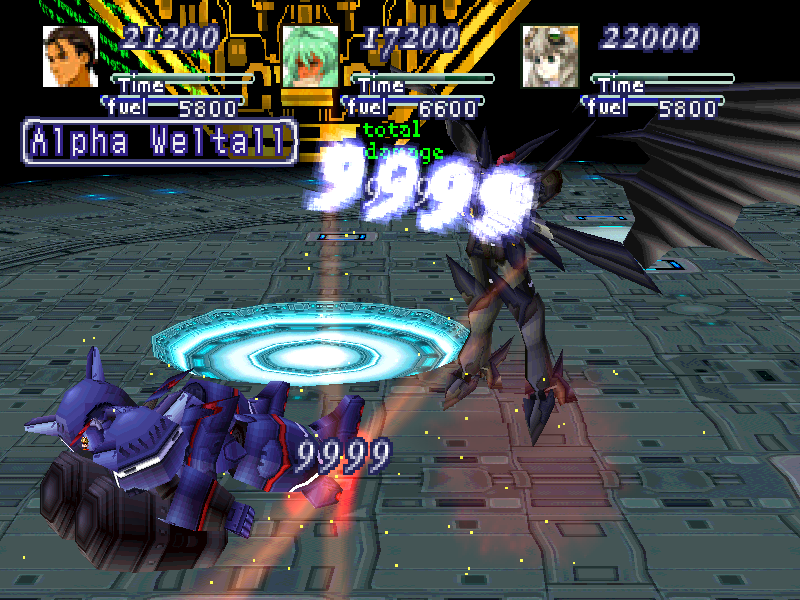
Task: Select the brown-haired man's portrait
Action: pos(70,56)
